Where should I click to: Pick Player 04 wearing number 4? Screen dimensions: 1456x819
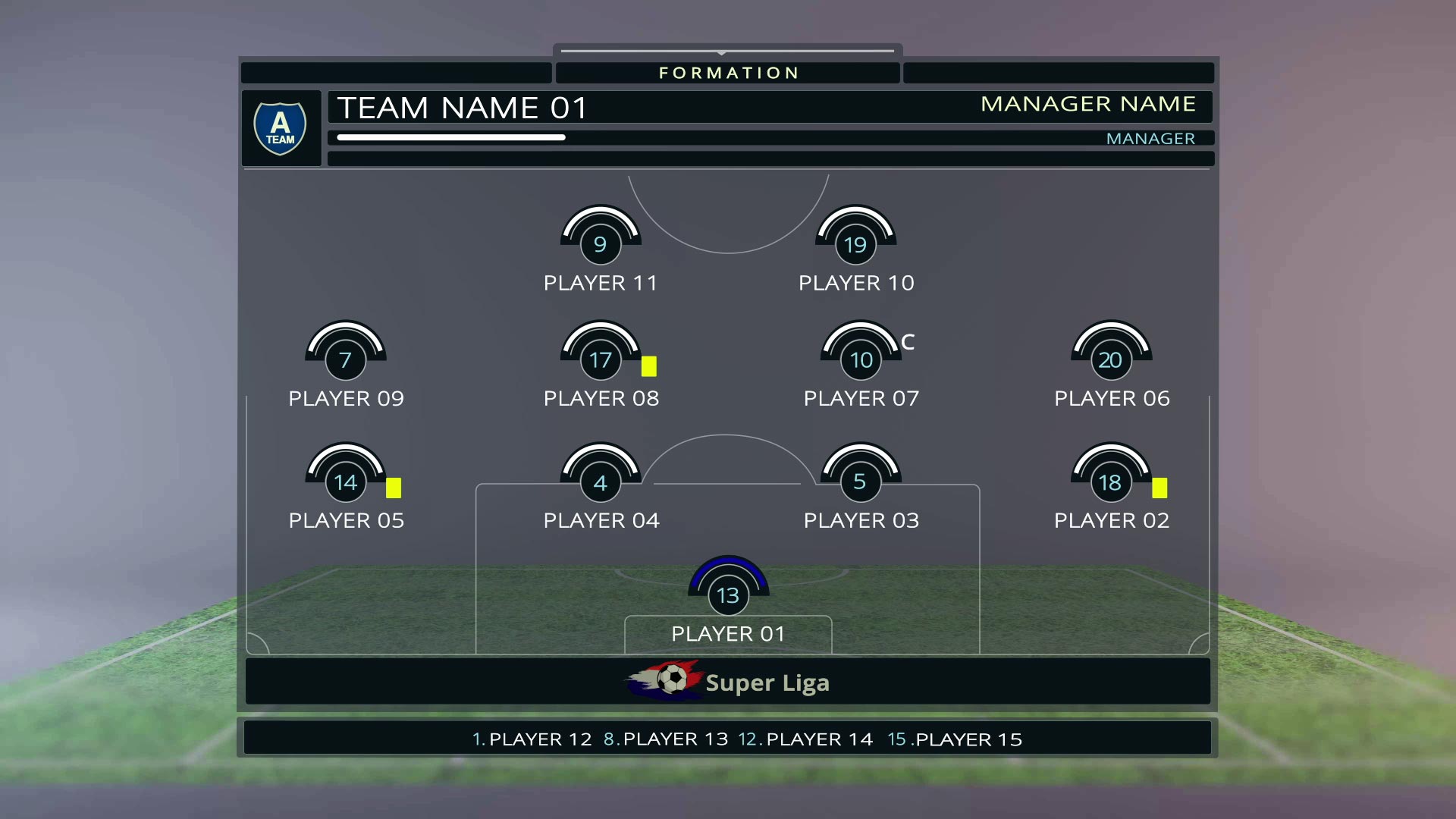coord(601,482)
